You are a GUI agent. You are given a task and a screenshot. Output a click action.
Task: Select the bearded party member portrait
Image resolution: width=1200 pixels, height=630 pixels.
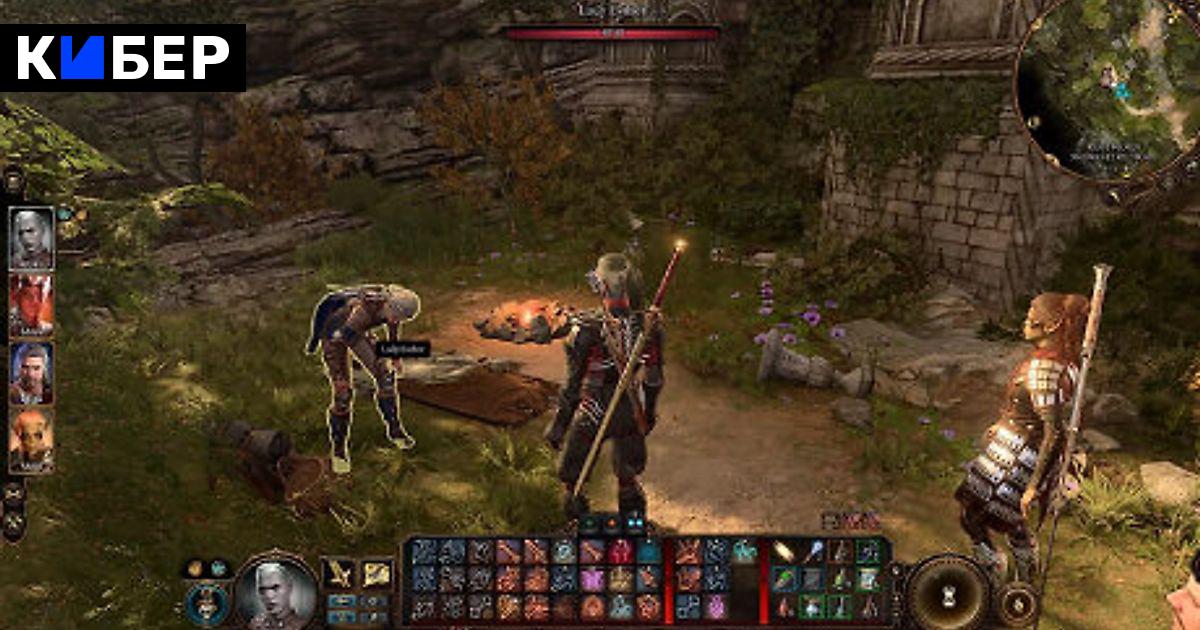(x=31, y=373)
